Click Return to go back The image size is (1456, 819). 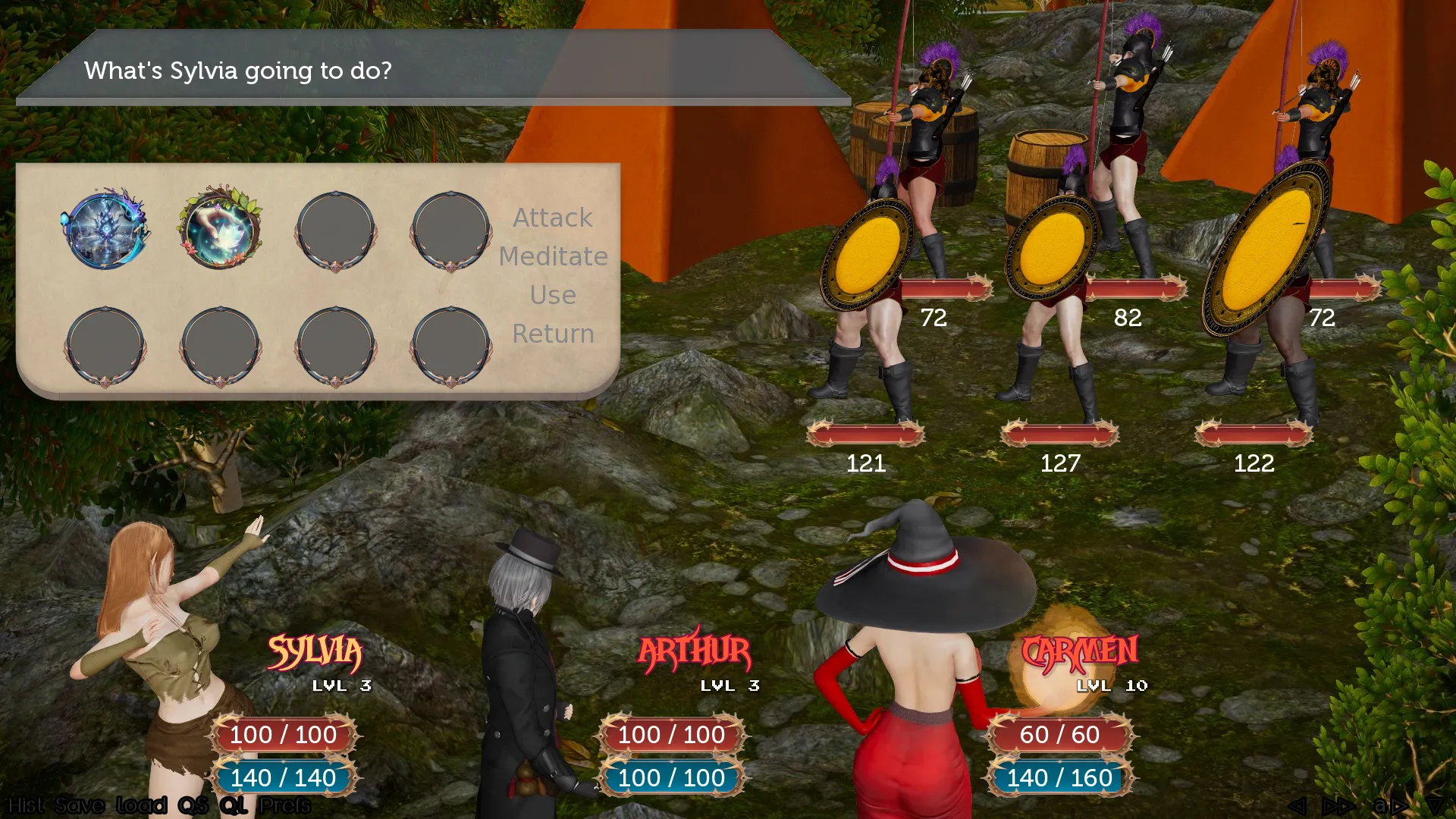553,334
